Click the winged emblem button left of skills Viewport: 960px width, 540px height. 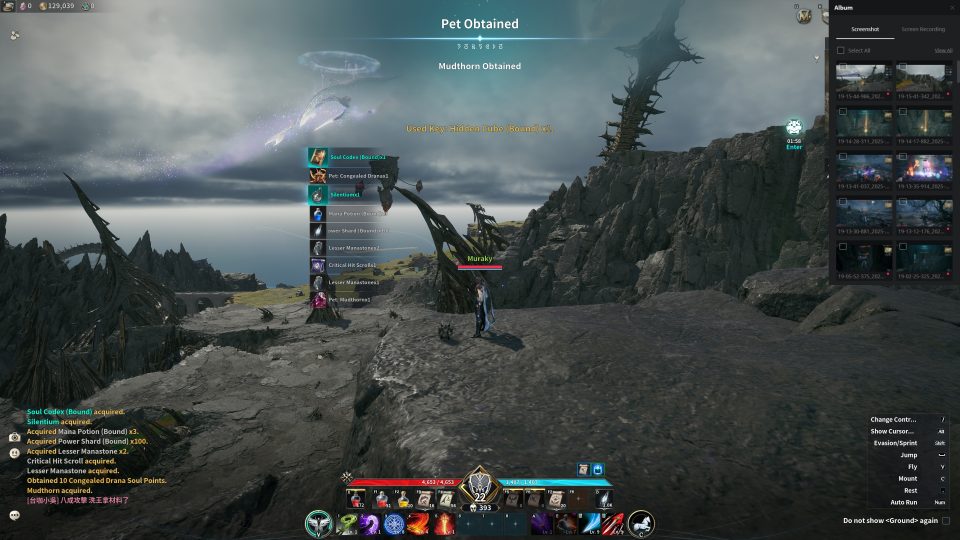coord(319,523)
